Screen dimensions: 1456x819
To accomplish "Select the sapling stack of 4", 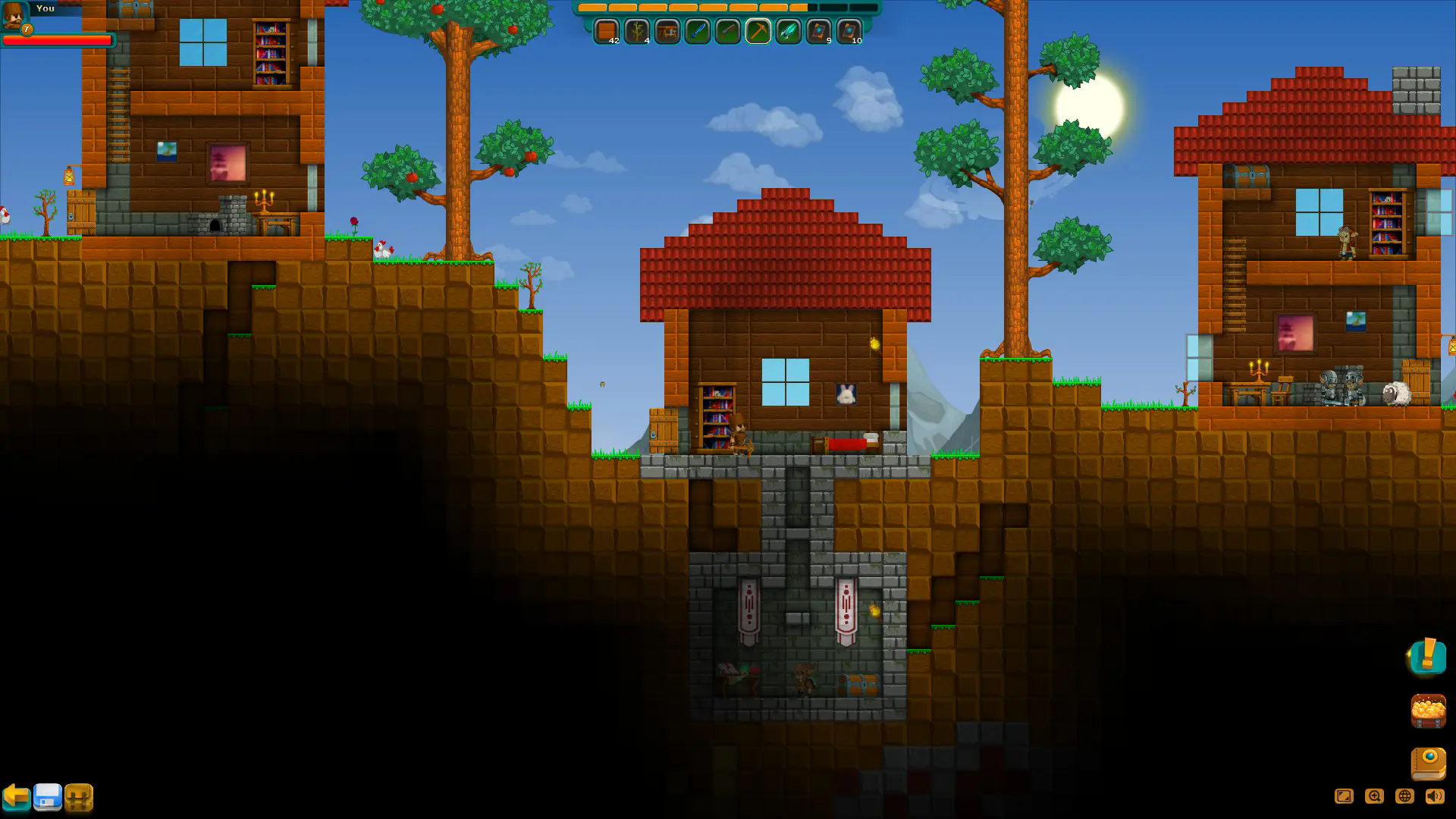I will tap(637, 32).
